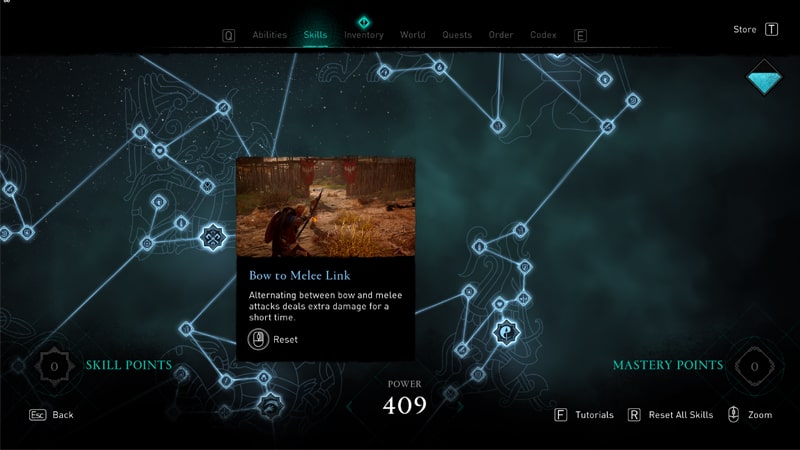Switch to the Skills tab
The image size is (800, 450).
315,35
